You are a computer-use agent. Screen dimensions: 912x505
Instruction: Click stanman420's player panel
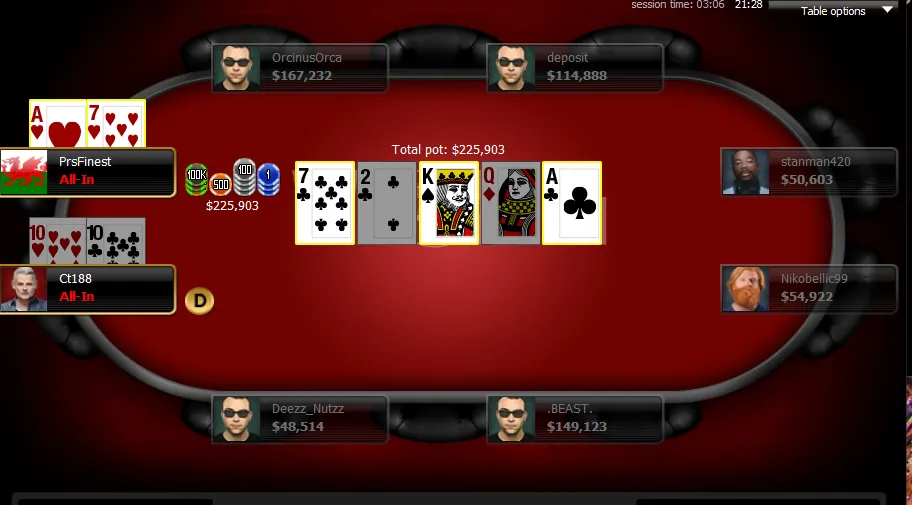pos(808,172)
